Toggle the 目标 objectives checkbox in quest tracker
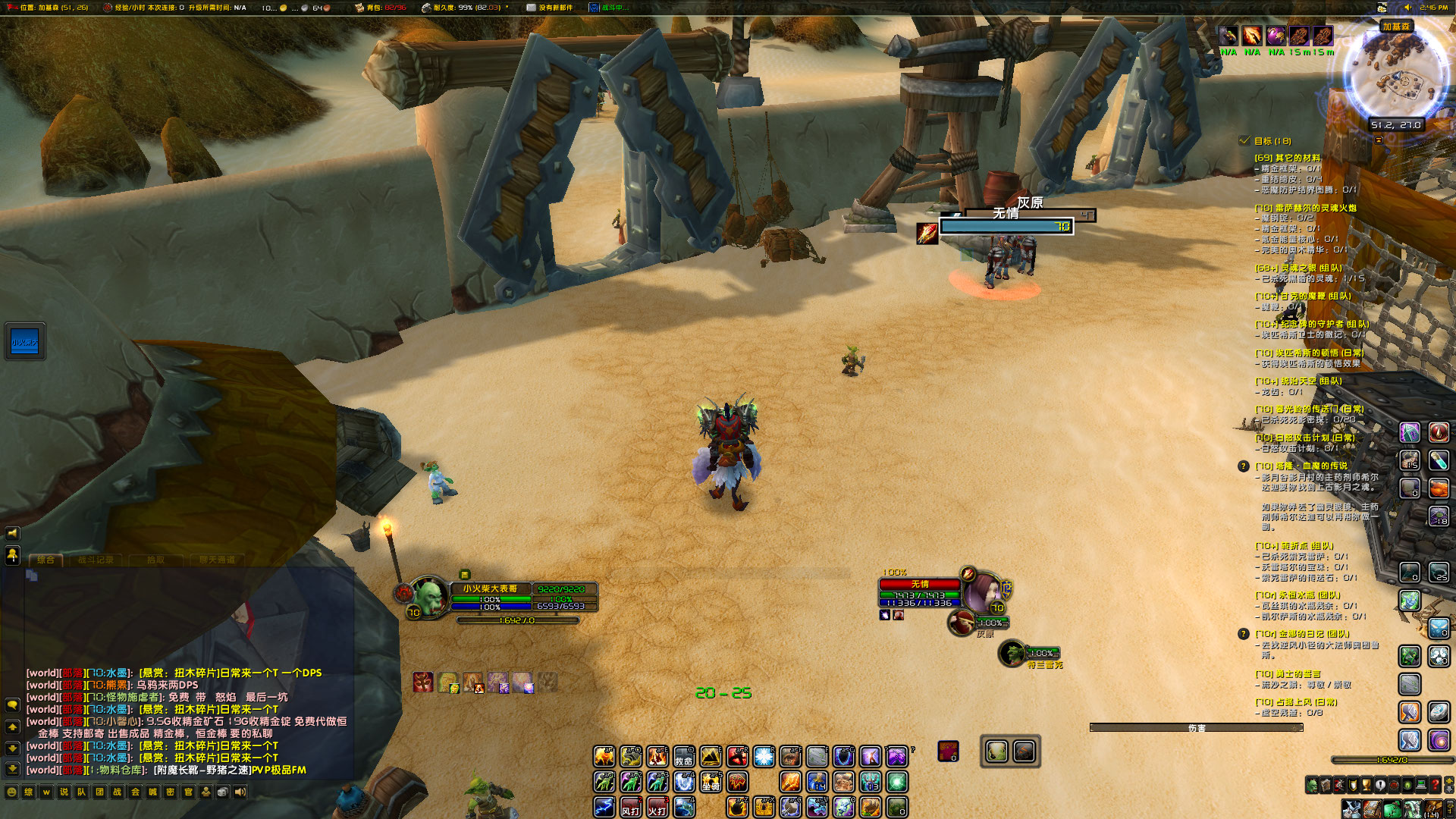 click(1243, 140)
